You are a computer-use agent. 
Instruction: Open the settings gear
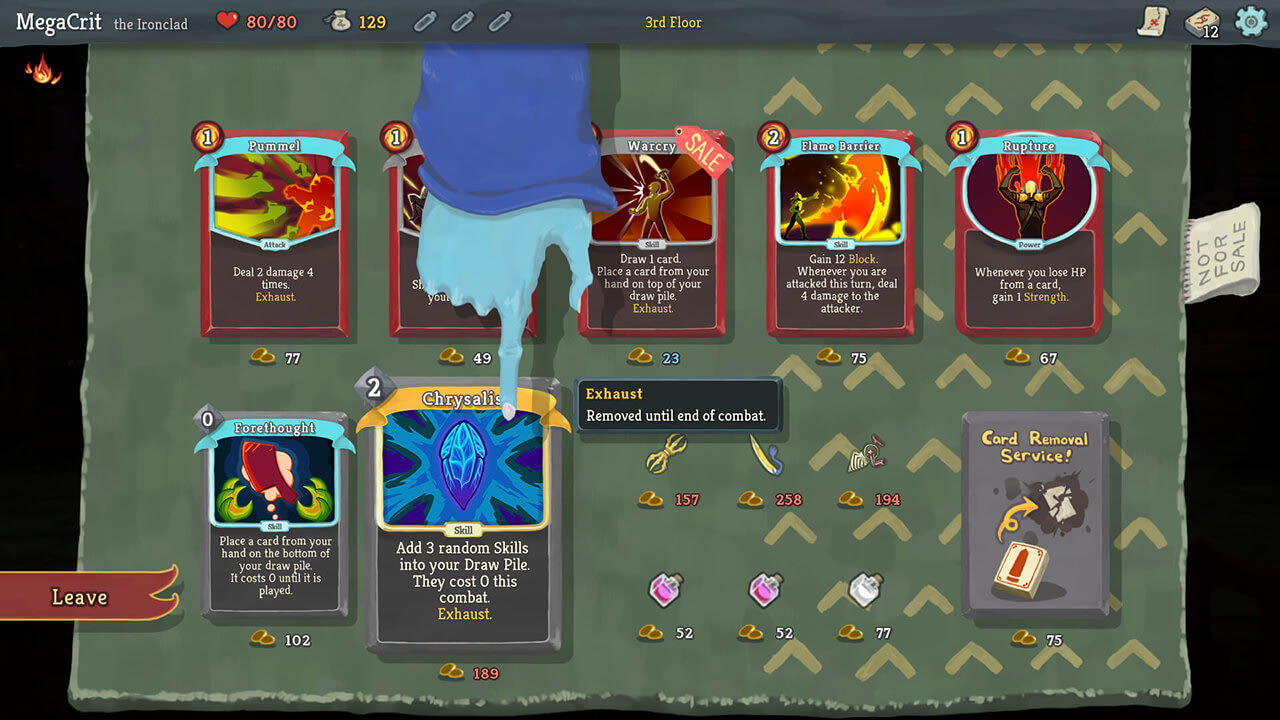(x=1250, y=21)
